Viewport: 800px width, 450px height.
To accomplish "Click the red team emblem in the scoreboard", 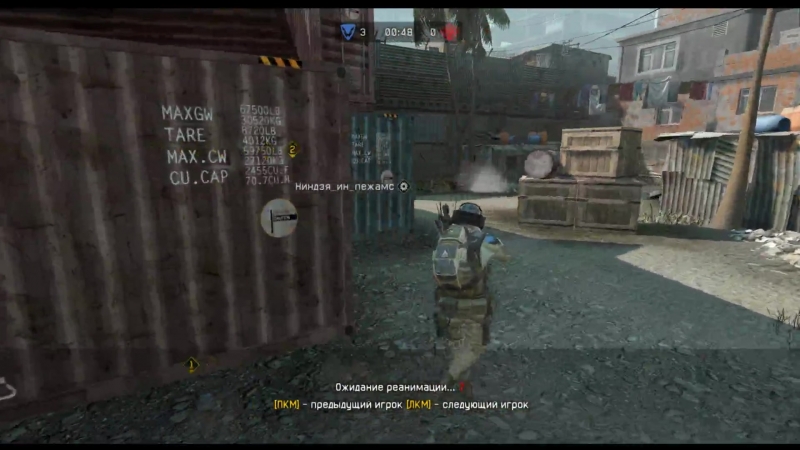I will point(451,32).
